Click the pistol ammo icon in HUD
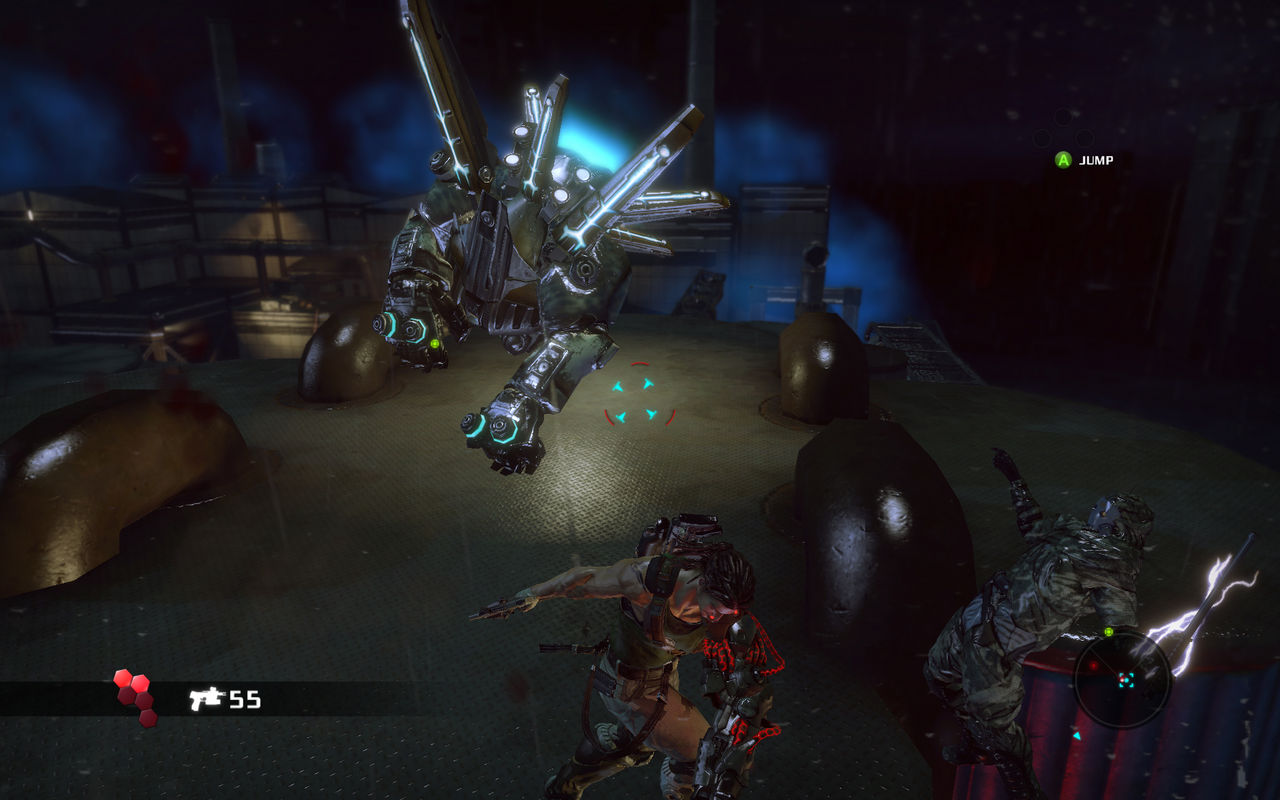1280x800 pixels. pyautogui.click(x=206, y=697)
